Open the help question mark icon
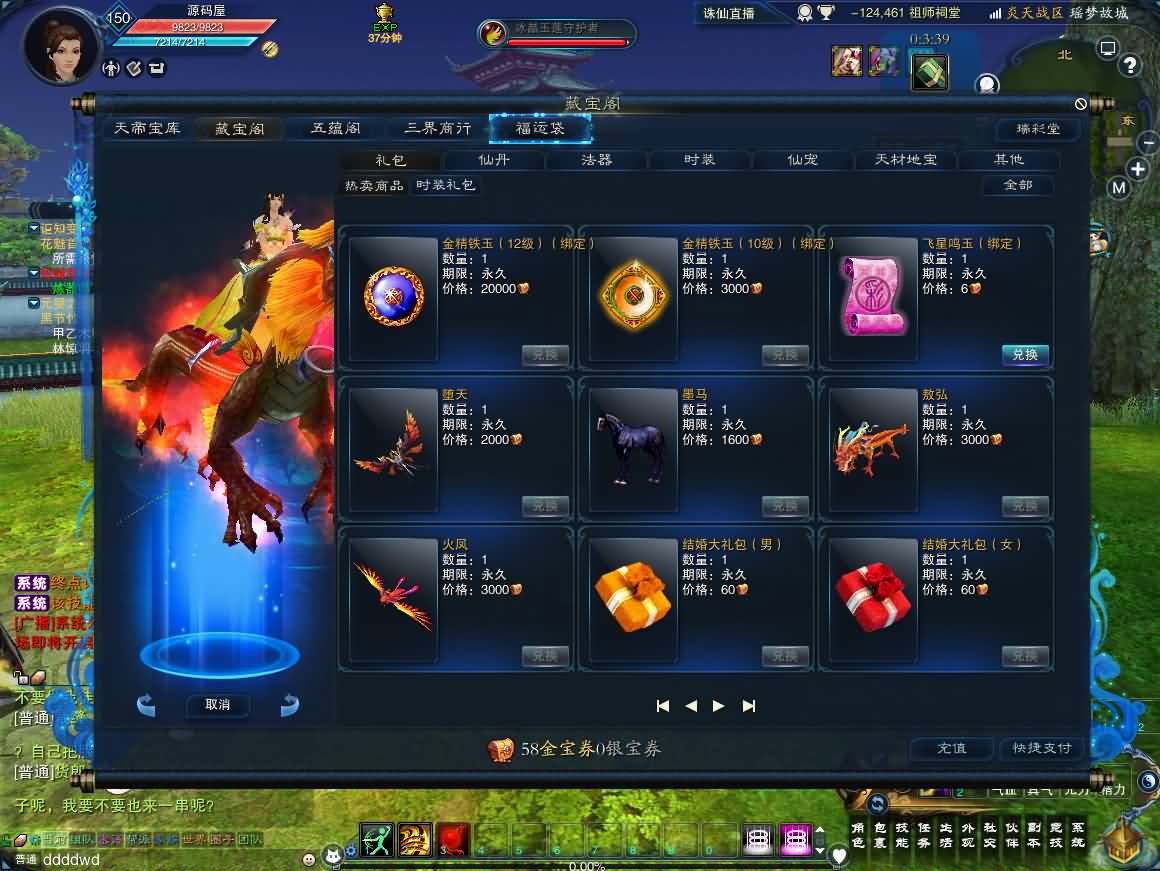Image resolution: width=1160 pixels, height=871 pixels. (x=1130, y=66)
